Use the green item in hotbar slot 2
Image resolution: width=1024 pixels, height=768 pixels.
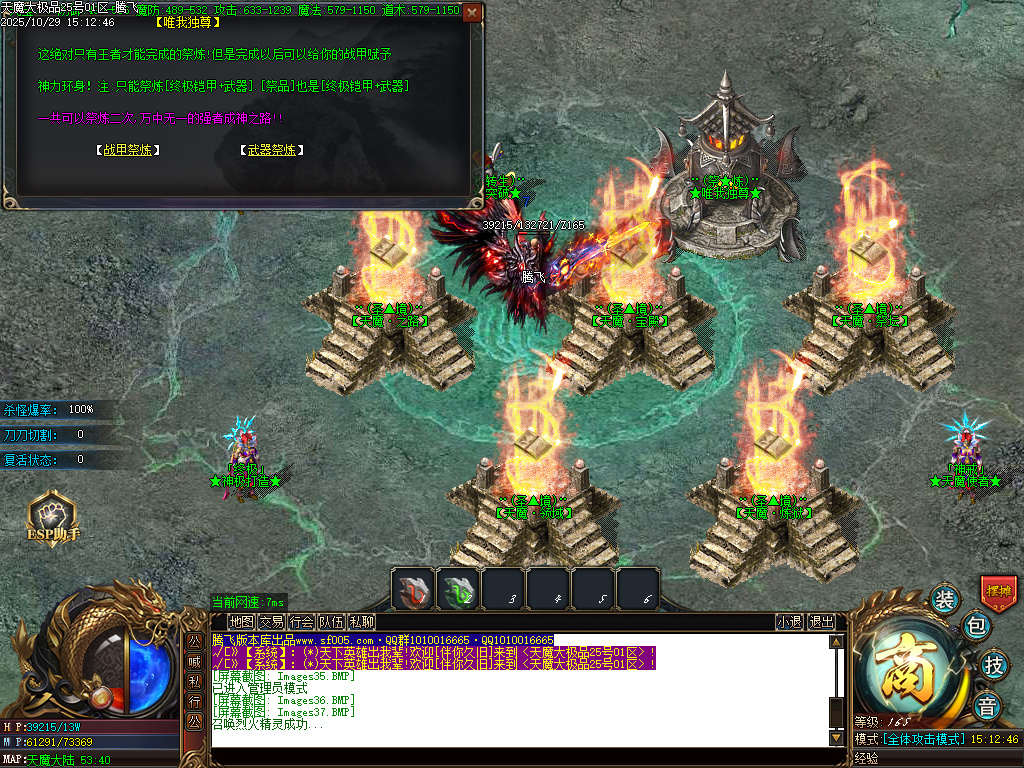[459, 589]
